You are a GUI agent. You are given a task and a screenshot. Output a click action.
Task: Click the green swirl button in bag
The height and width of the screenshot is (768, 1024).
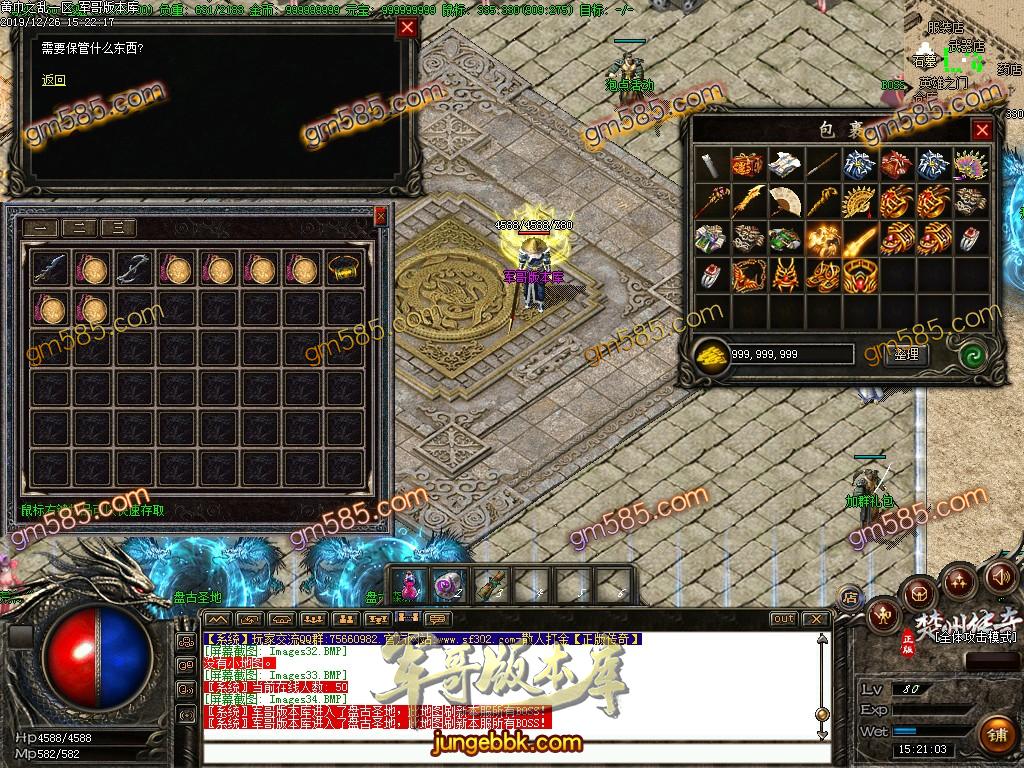coord(970,354)
